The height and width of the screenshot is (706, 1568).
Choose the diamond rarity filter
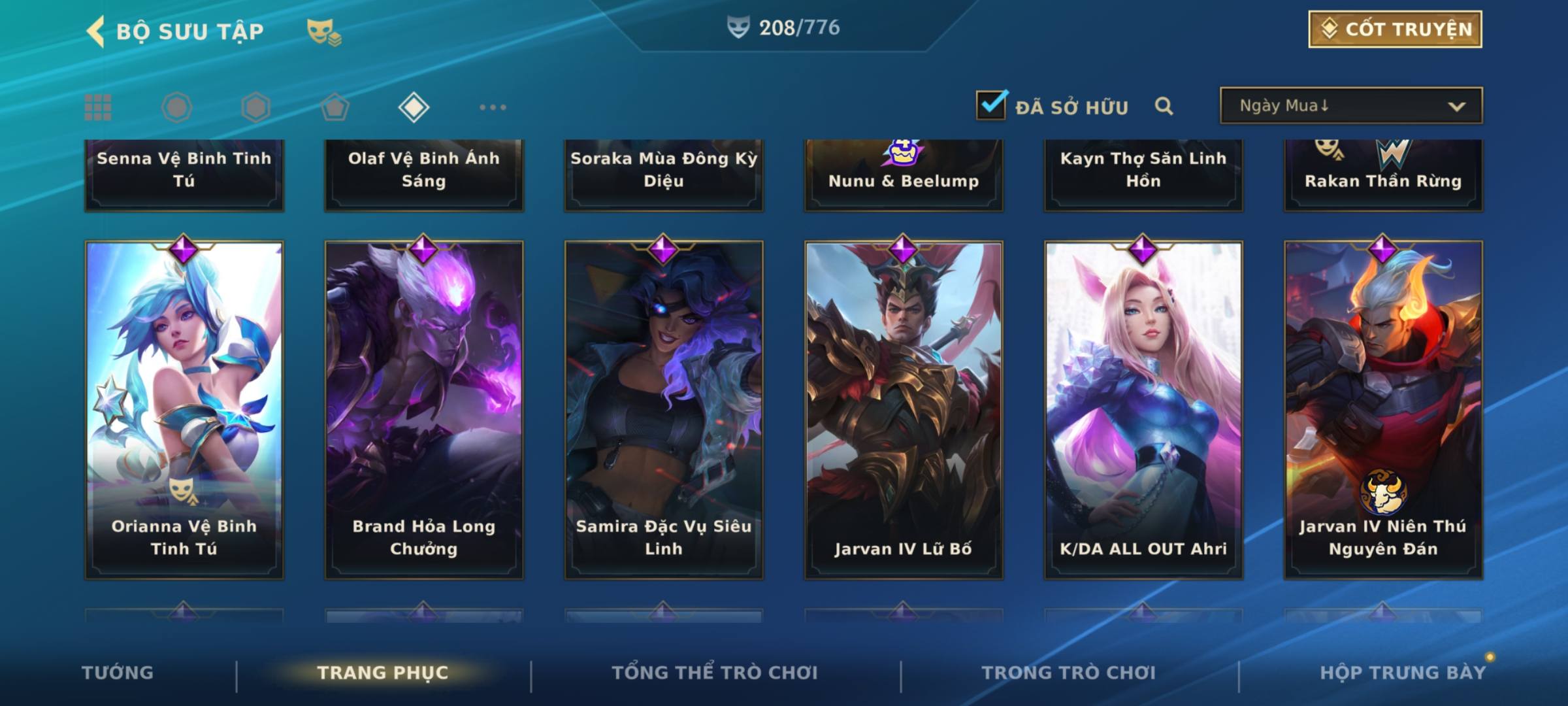tap(414, 107)
